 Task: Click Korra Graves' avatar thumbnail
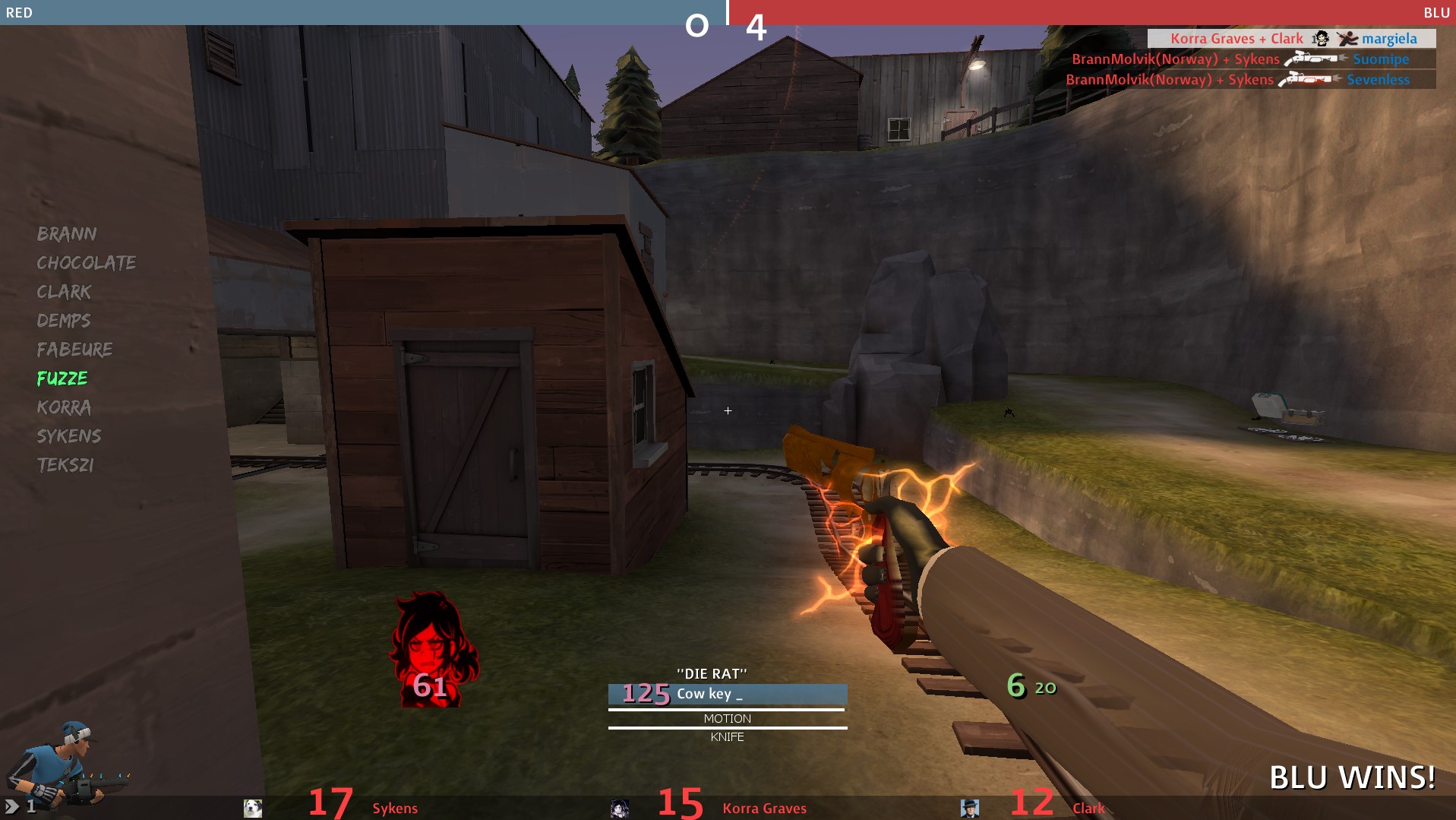click(x=620, y=808)
